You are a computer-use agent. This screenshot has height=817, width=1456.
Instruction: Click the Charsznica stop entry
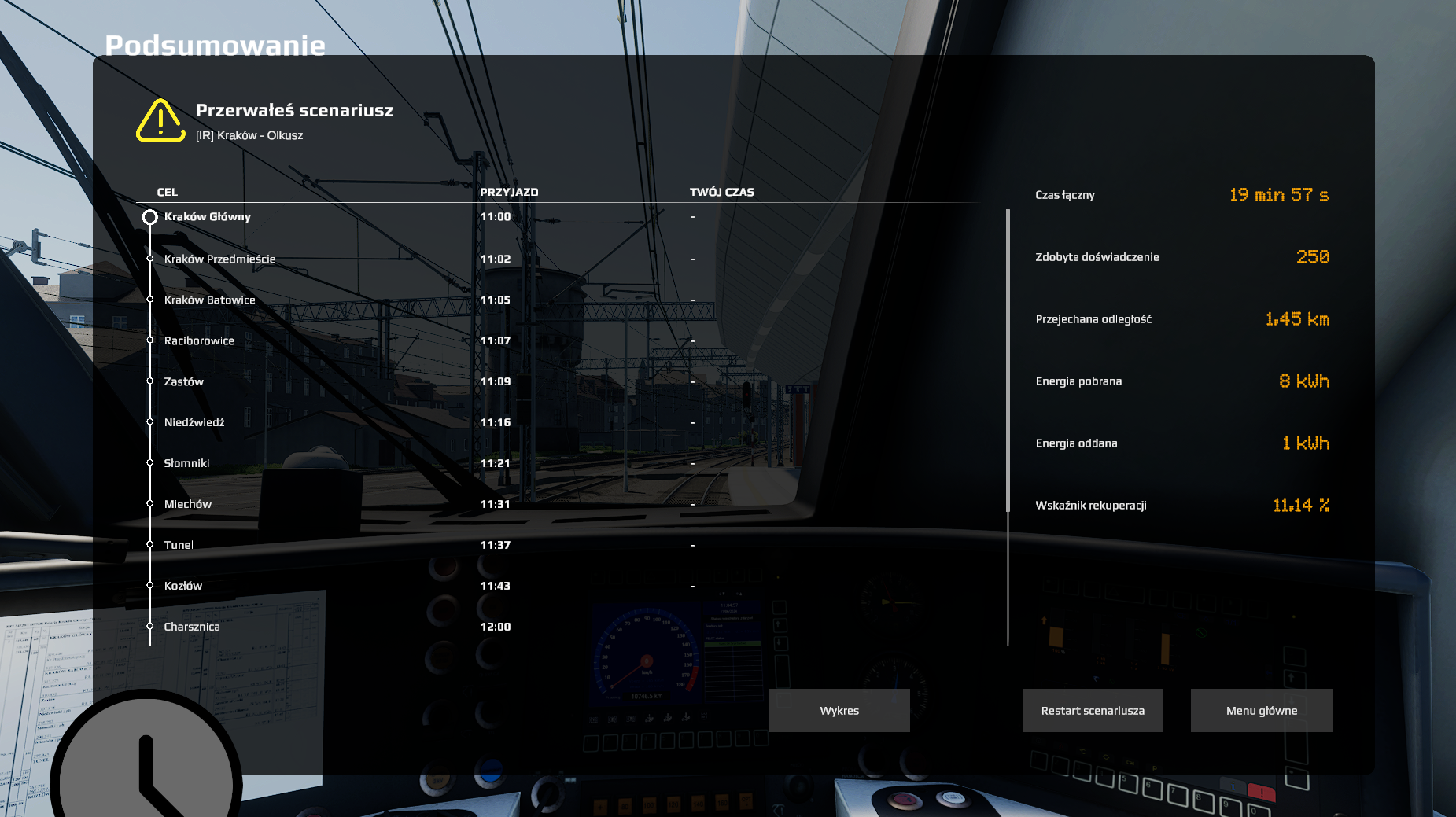pos(191,627)
